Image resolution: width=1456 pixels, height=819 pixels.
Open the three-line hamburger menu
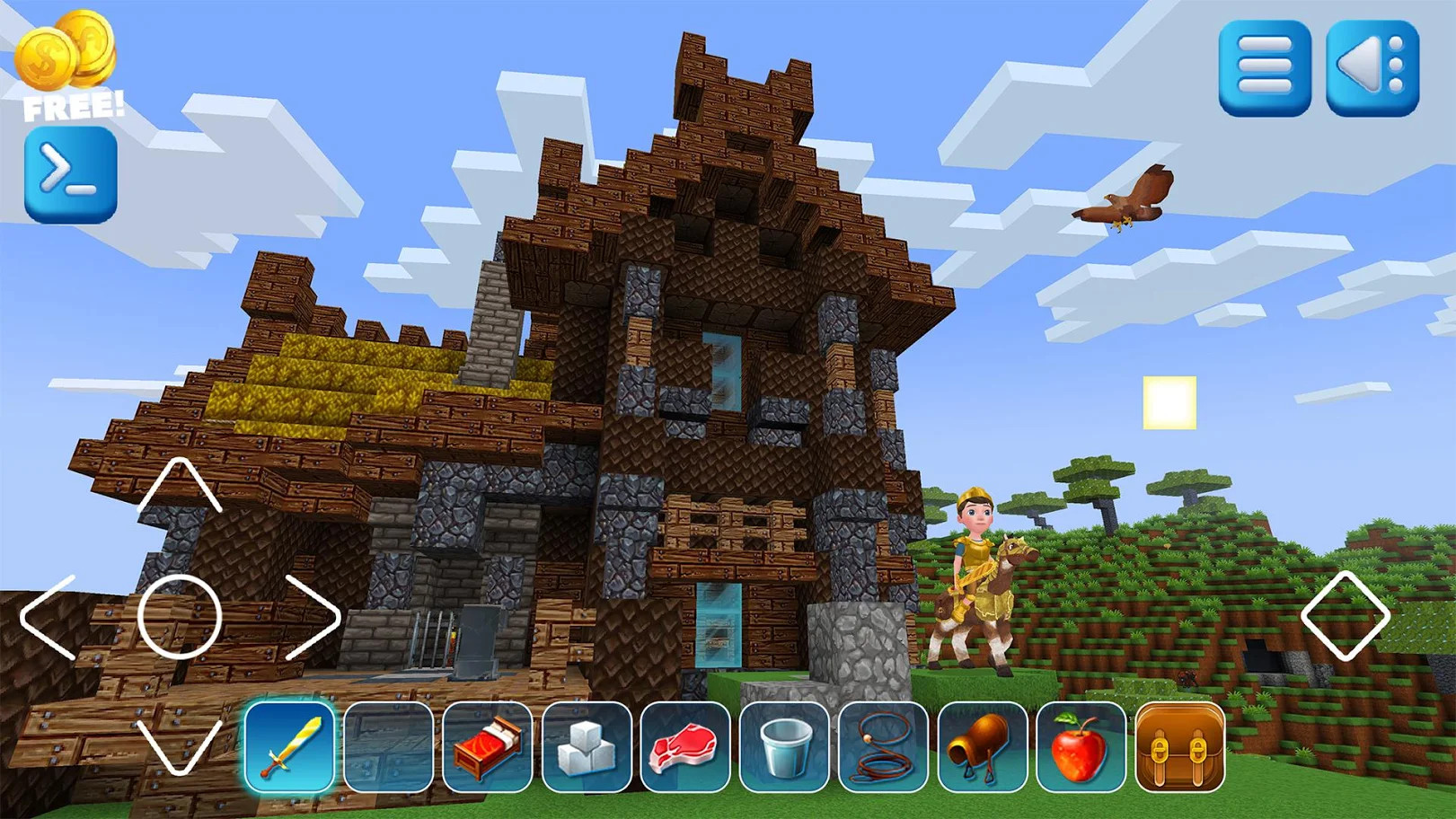(x=1264, y=68)
